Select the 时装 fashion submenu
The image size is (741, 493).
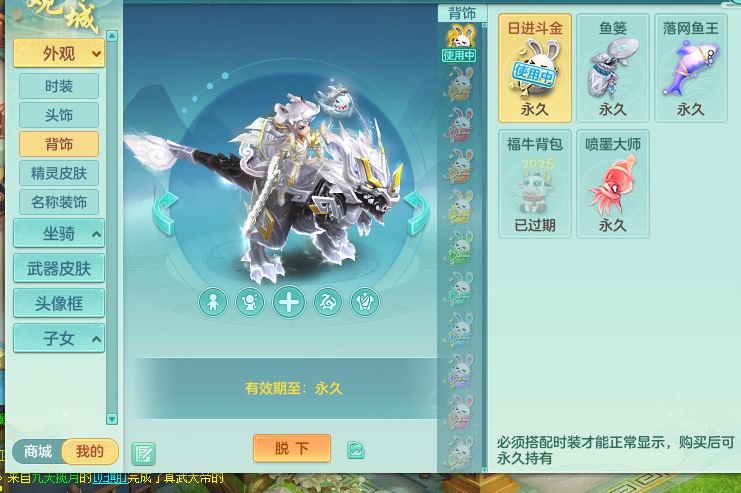tap(59, 86)
